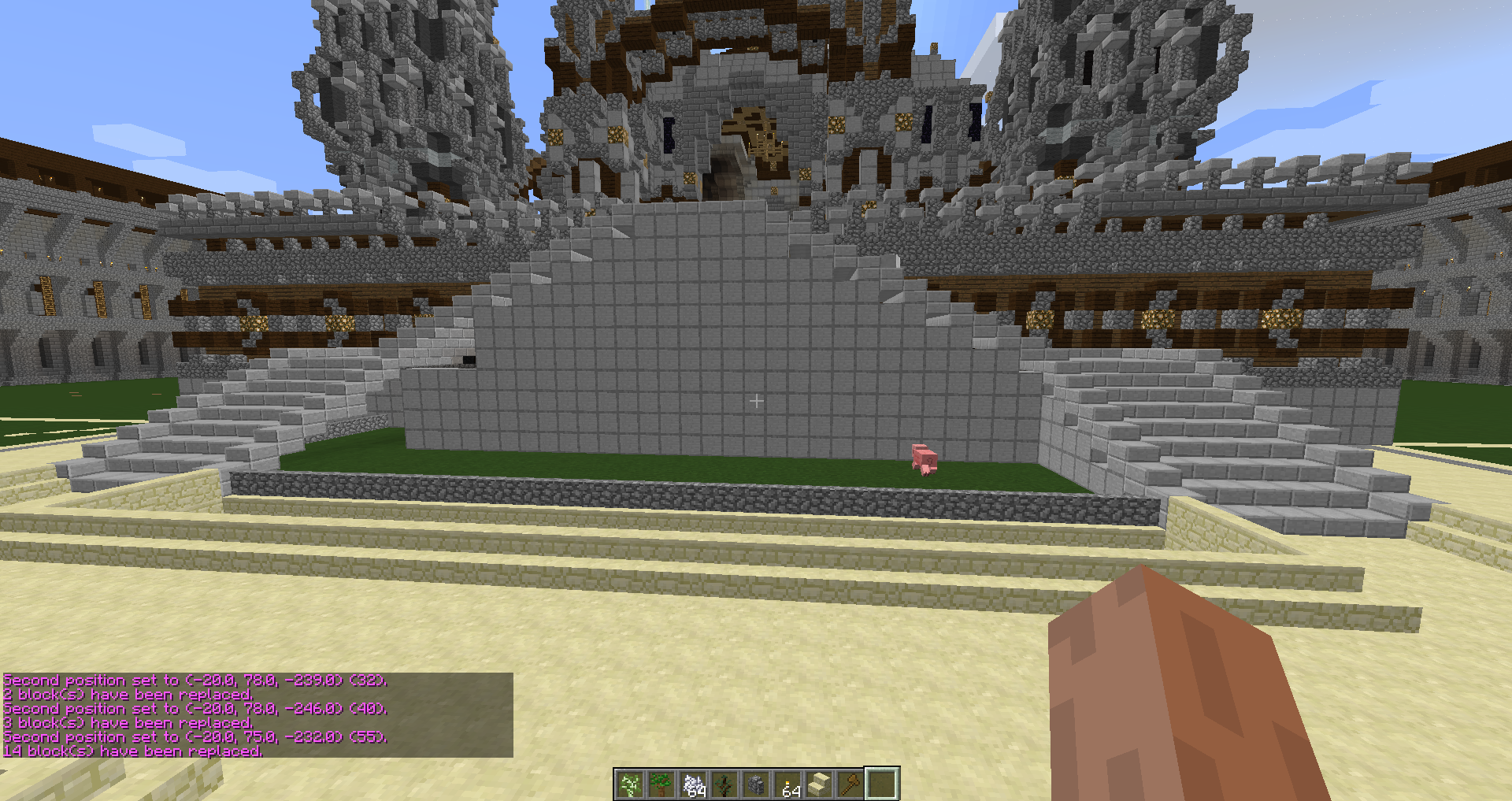Select the wooden axe hotbar slot
This screenshot has height=801, width=1512.
click(850, 784)
